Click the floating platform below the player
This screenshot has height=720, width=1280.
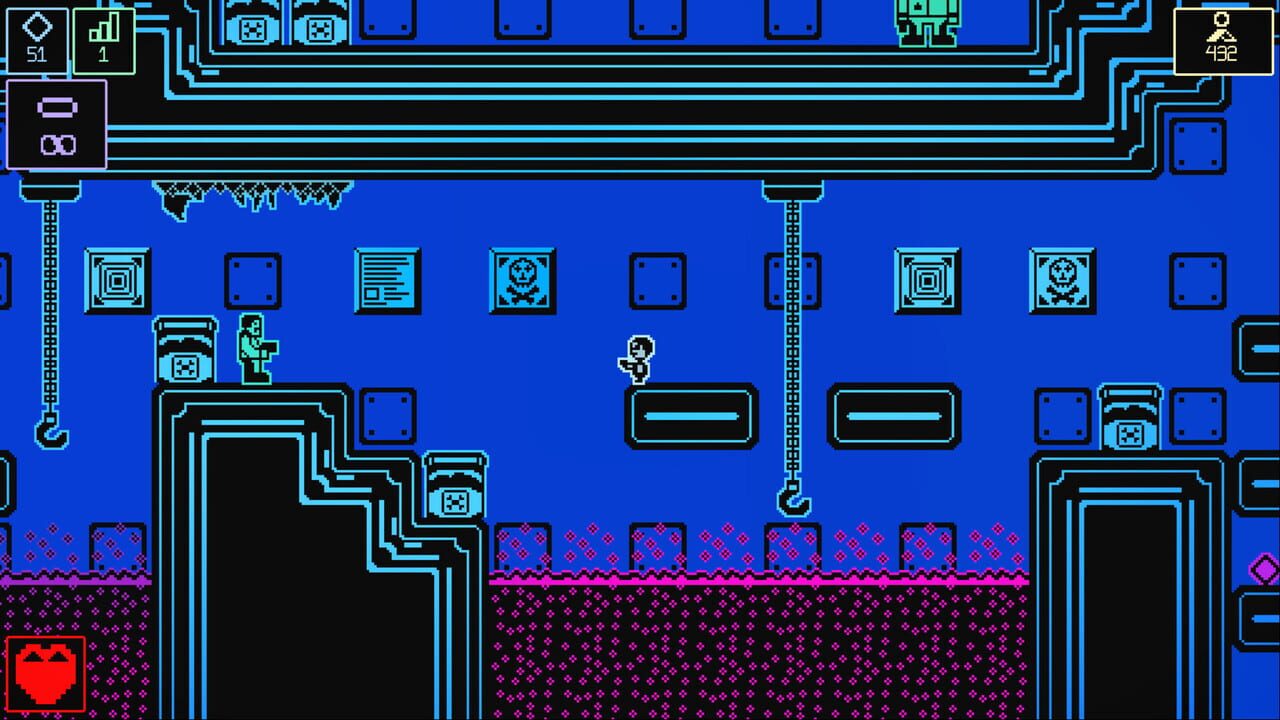point(688,417)
